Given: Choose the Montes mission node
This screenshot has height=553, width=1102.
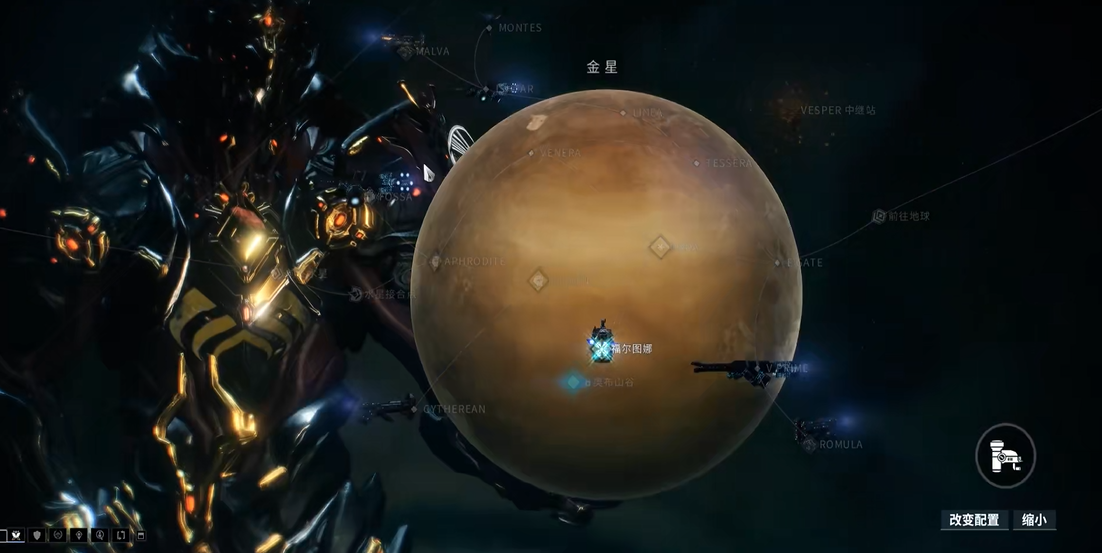Looking at the screenshot, I should [489, 28].
